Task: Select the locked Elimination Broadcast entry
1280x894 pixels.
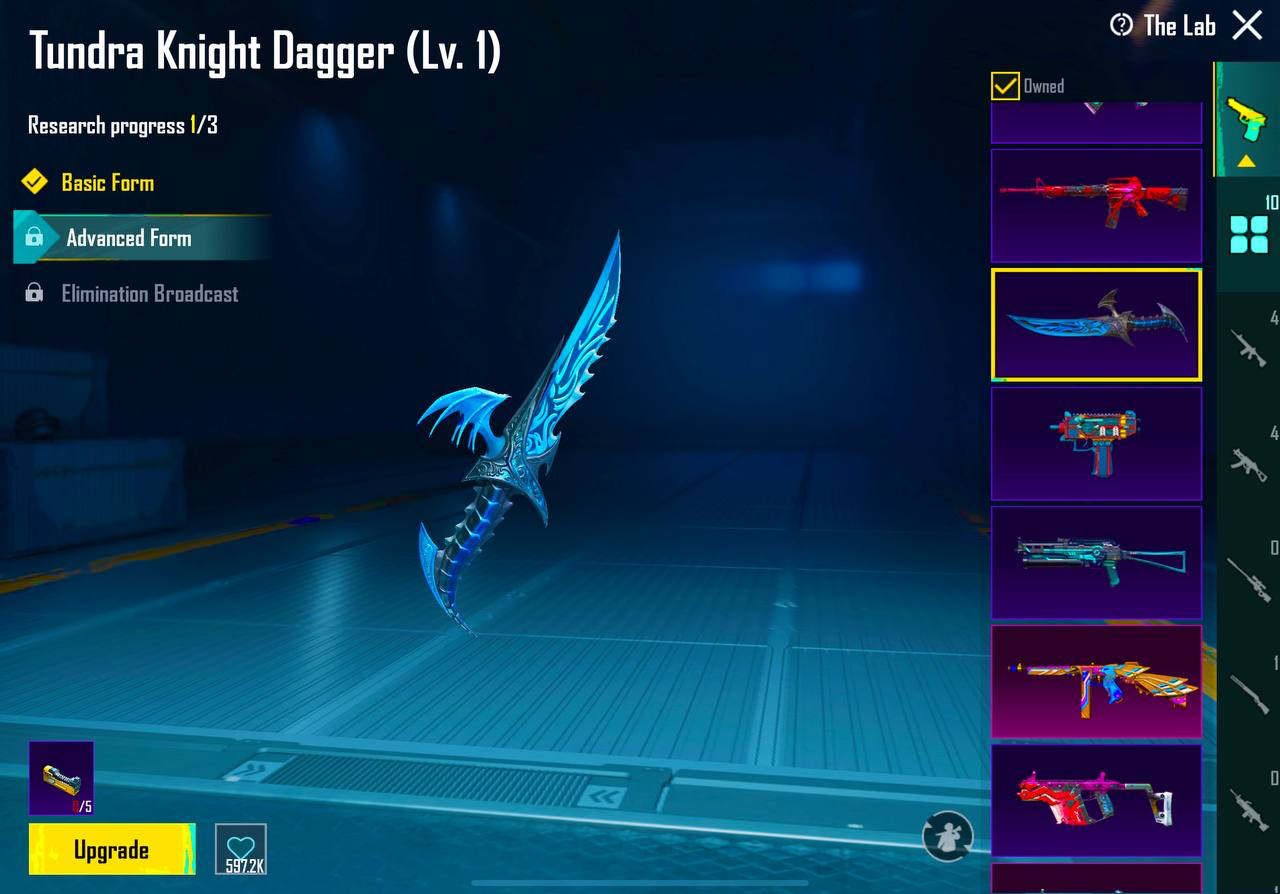Action: pyautogui.click(x=149, y=294)
